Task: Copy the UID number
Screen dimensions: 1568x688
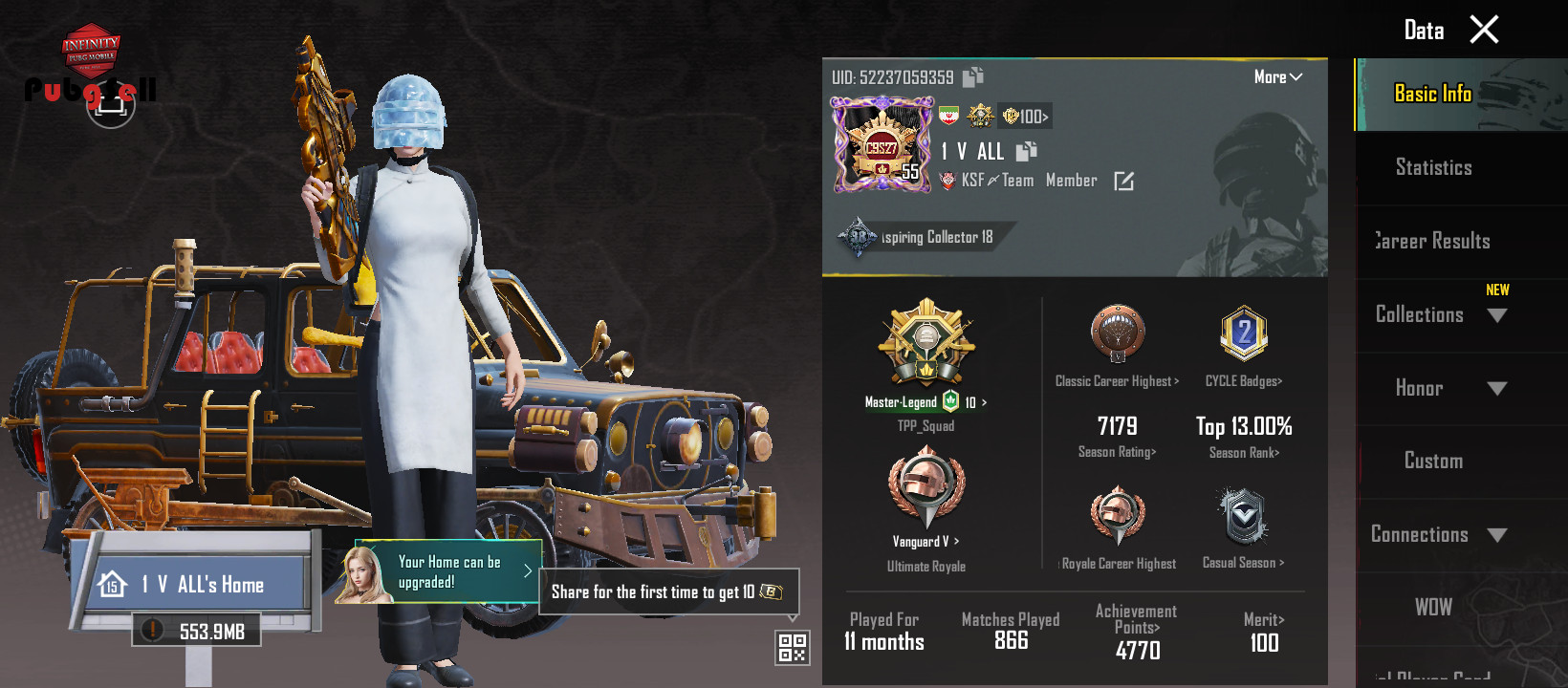Action: (x=973, y=77)
